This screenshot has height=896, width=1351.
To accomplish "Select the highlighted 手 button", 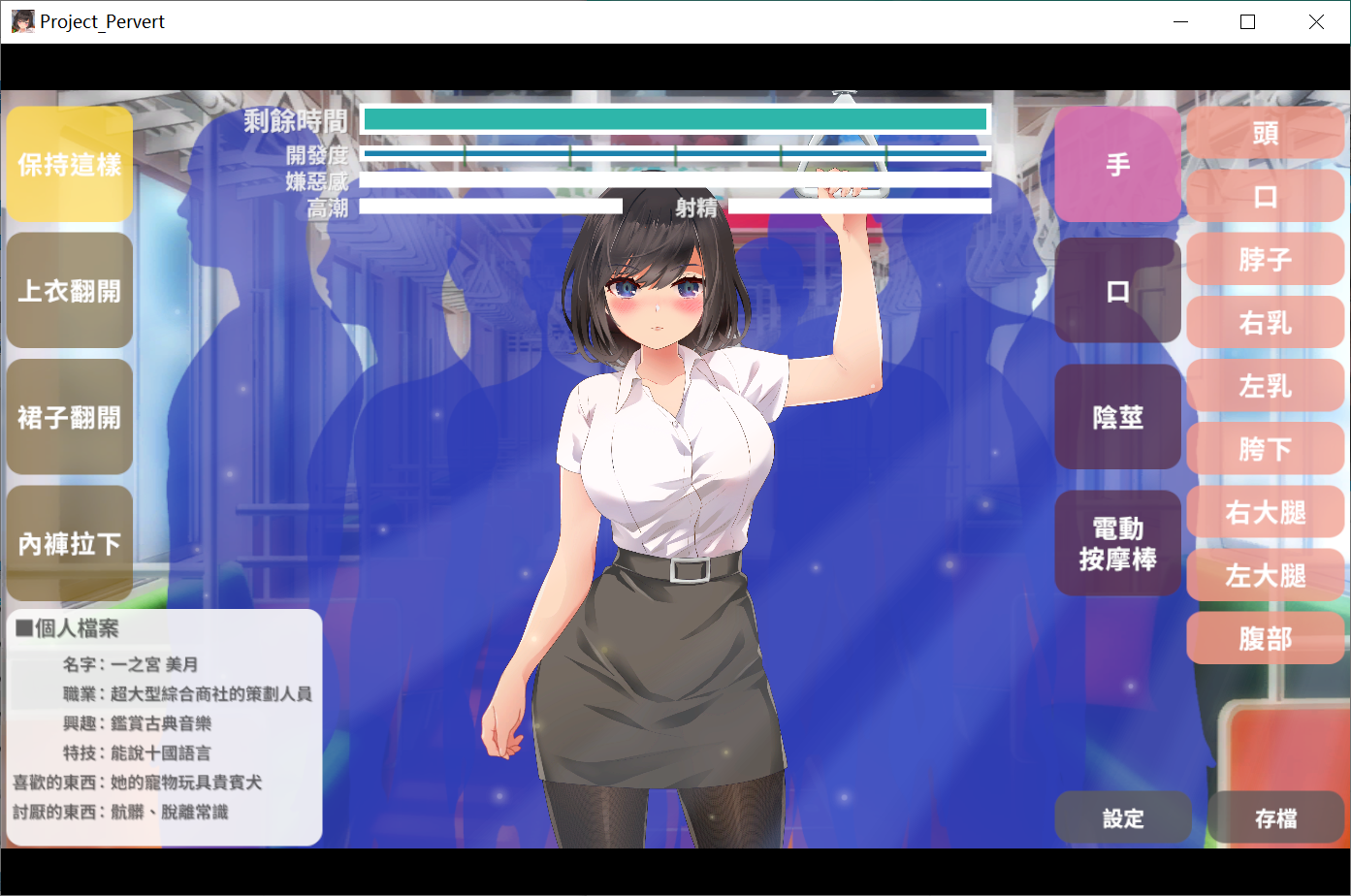I will (1117, 164).
